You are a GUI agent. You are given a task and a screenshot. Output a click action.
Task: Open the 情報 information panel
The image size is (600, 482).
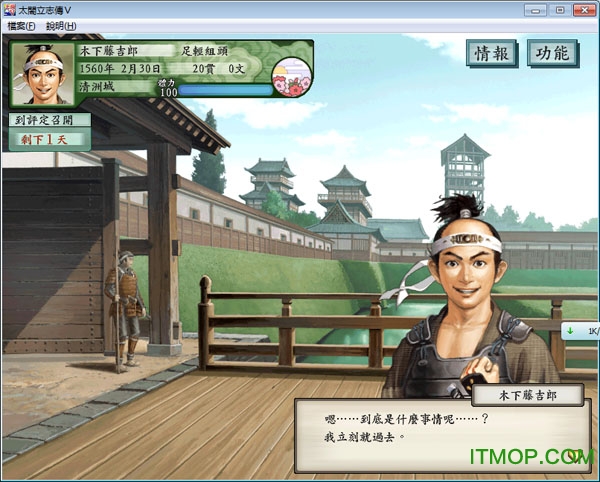[492, 54]
